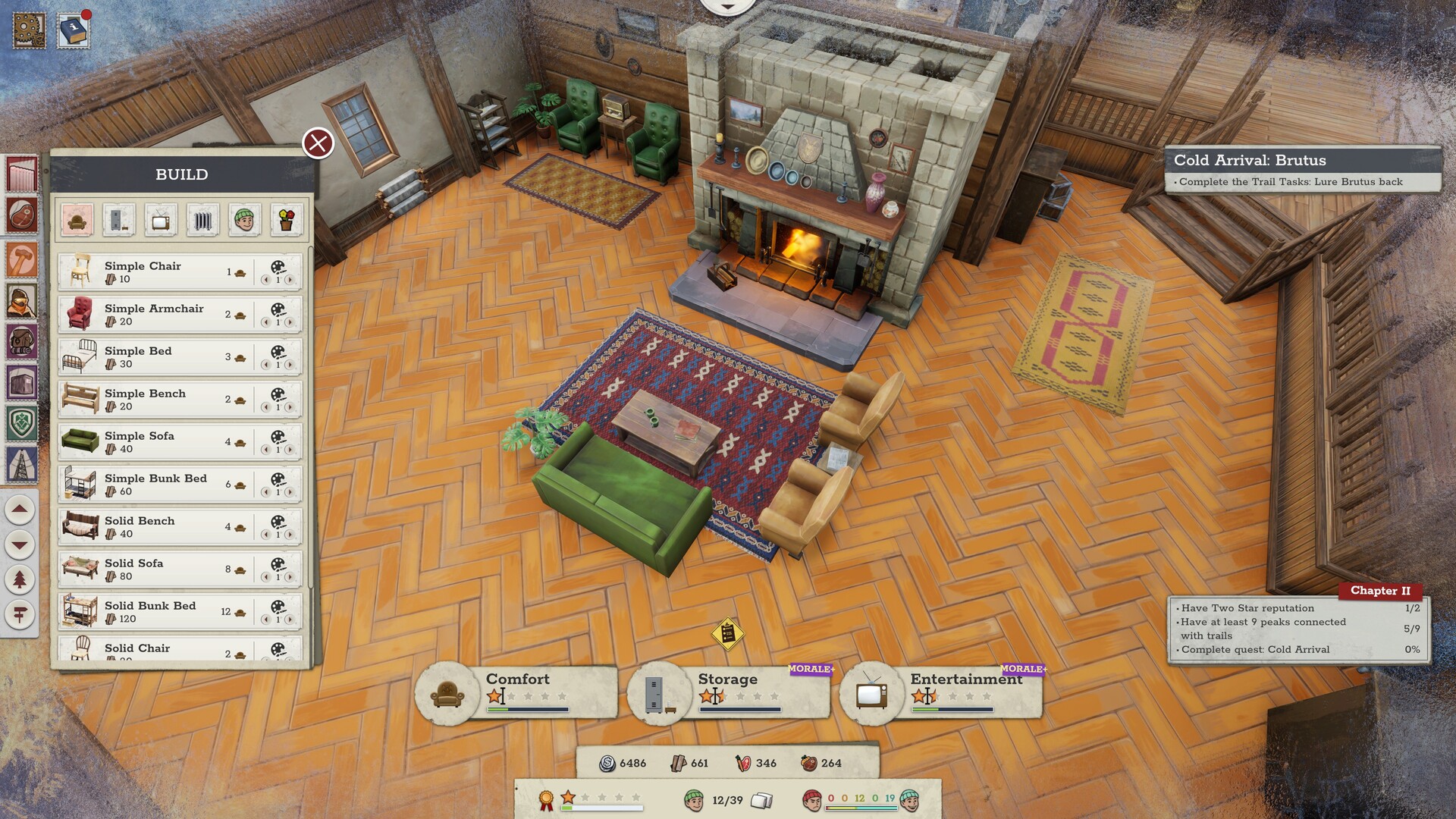Image resolution: width=1456 pixels, height=819 pixels.
Task: Open the Entertainment rating panel
Action: 942,691
